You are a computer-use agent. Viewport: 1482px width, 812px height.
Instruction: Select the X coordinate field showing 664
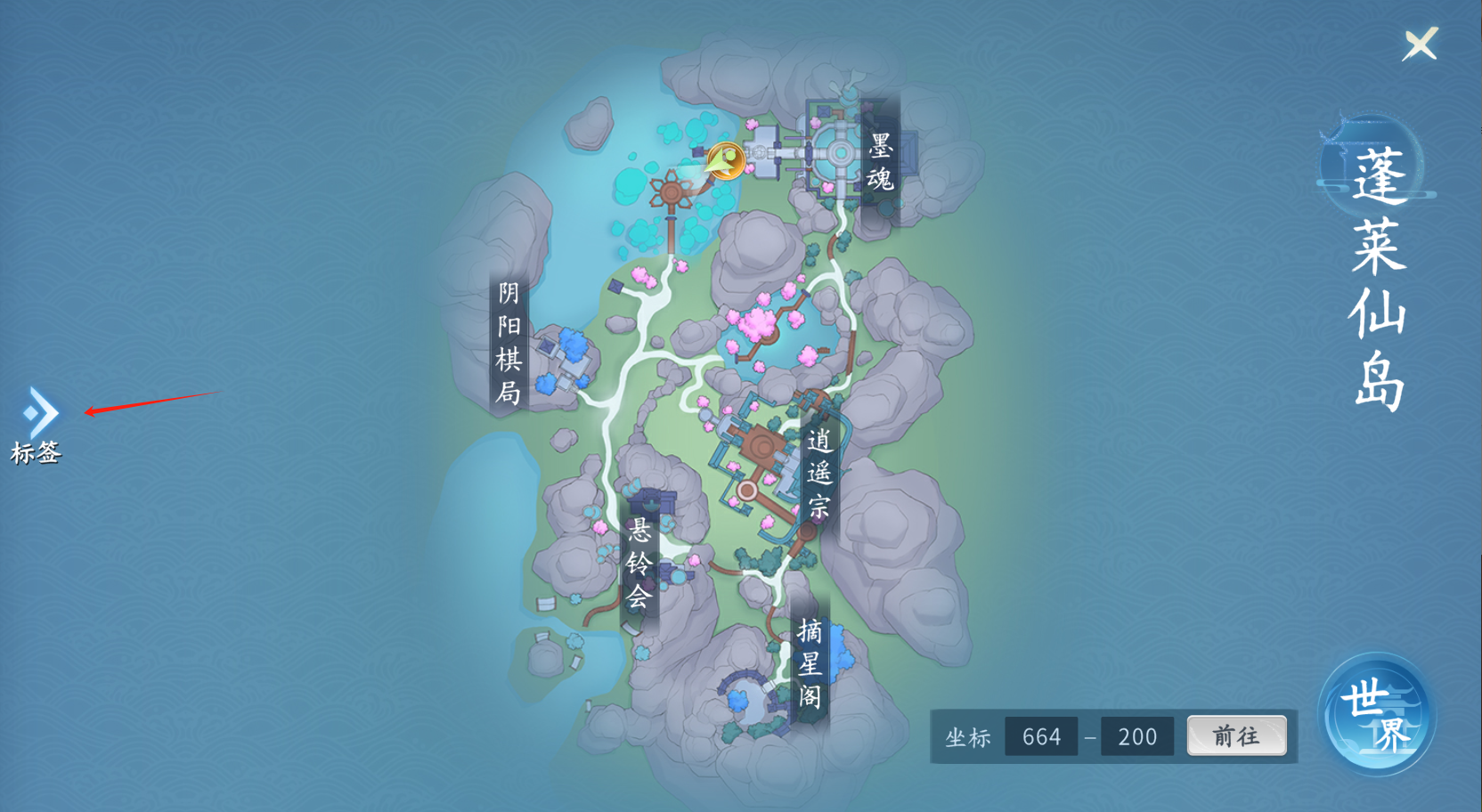coord(1041,737)
